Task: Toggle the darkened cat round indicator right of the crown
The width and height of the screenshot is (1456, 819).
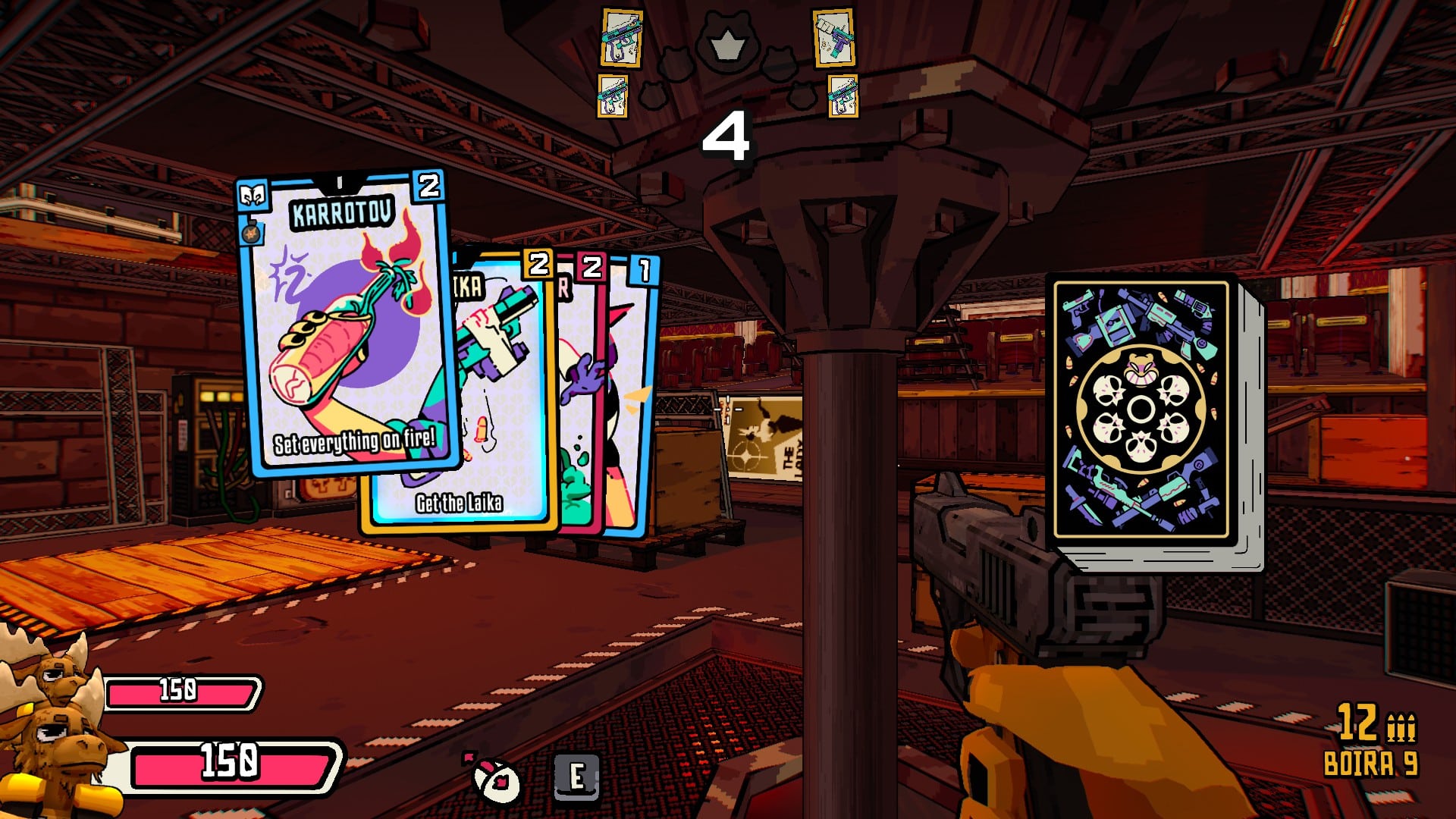Action: tap(779, 64)
